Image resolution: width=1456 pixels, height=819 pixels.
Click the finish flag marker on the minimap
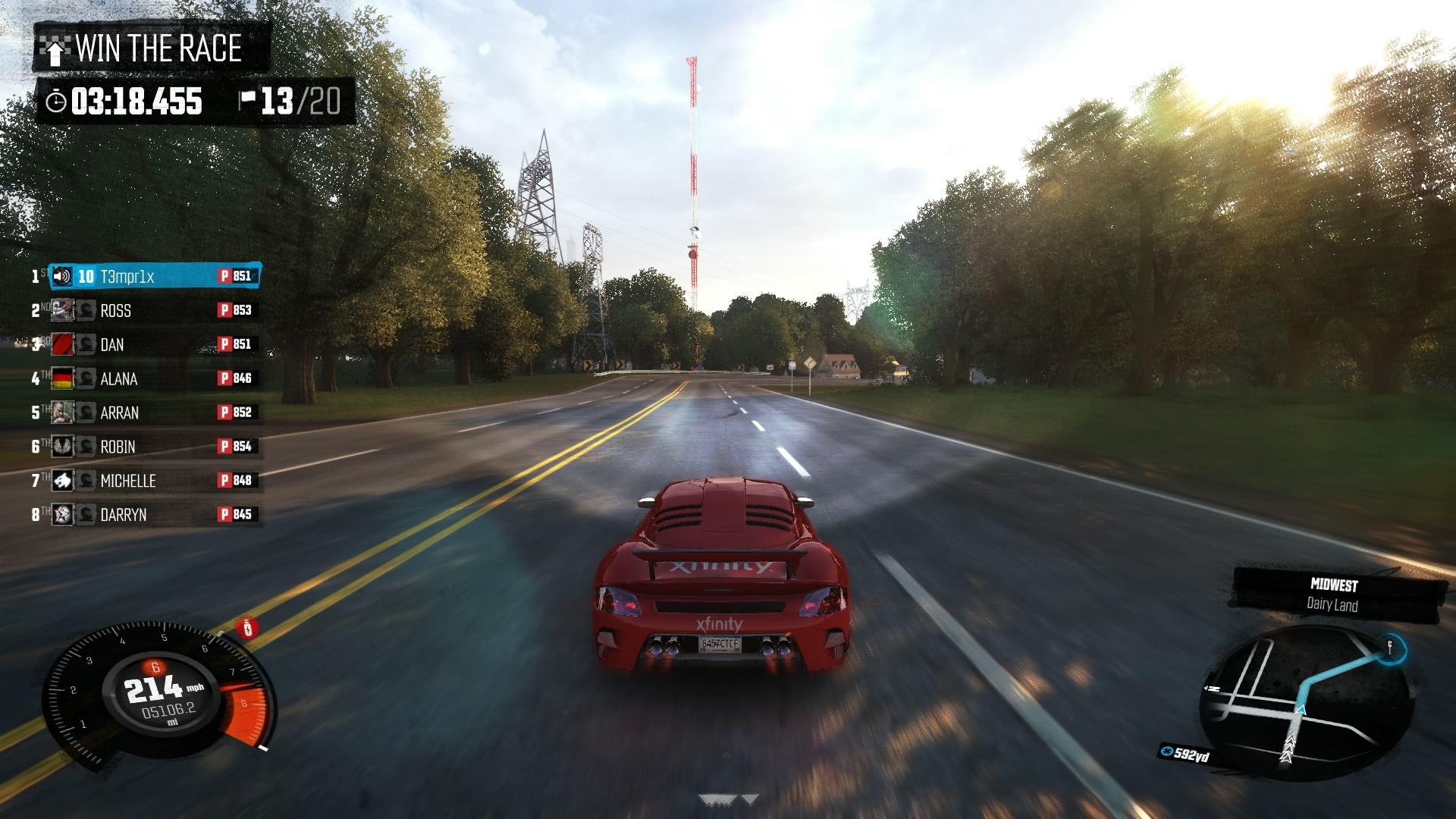pos(1390,648)
